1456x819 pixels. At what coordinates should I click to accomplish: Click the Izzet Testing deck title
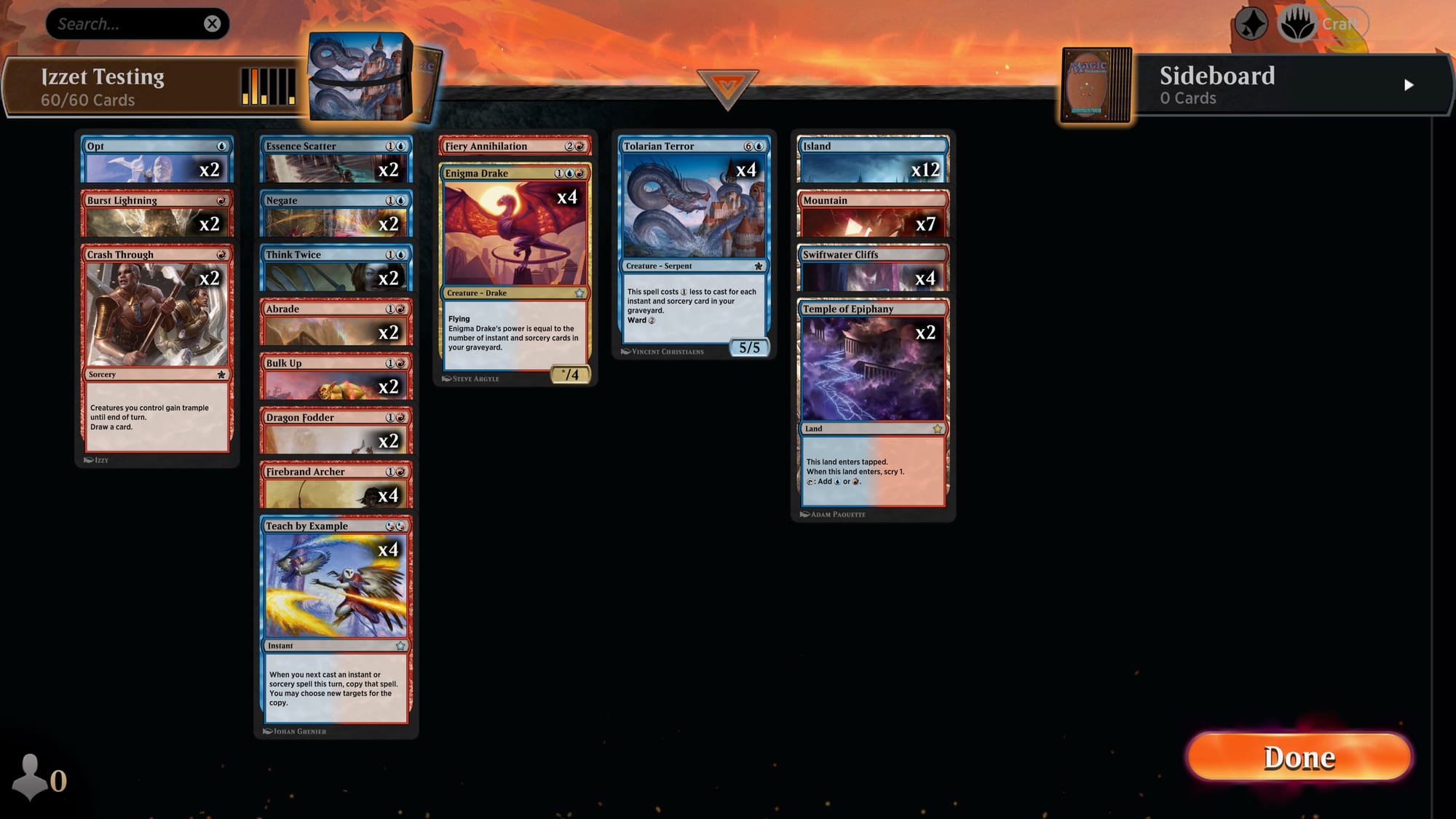tap(102, 76)
